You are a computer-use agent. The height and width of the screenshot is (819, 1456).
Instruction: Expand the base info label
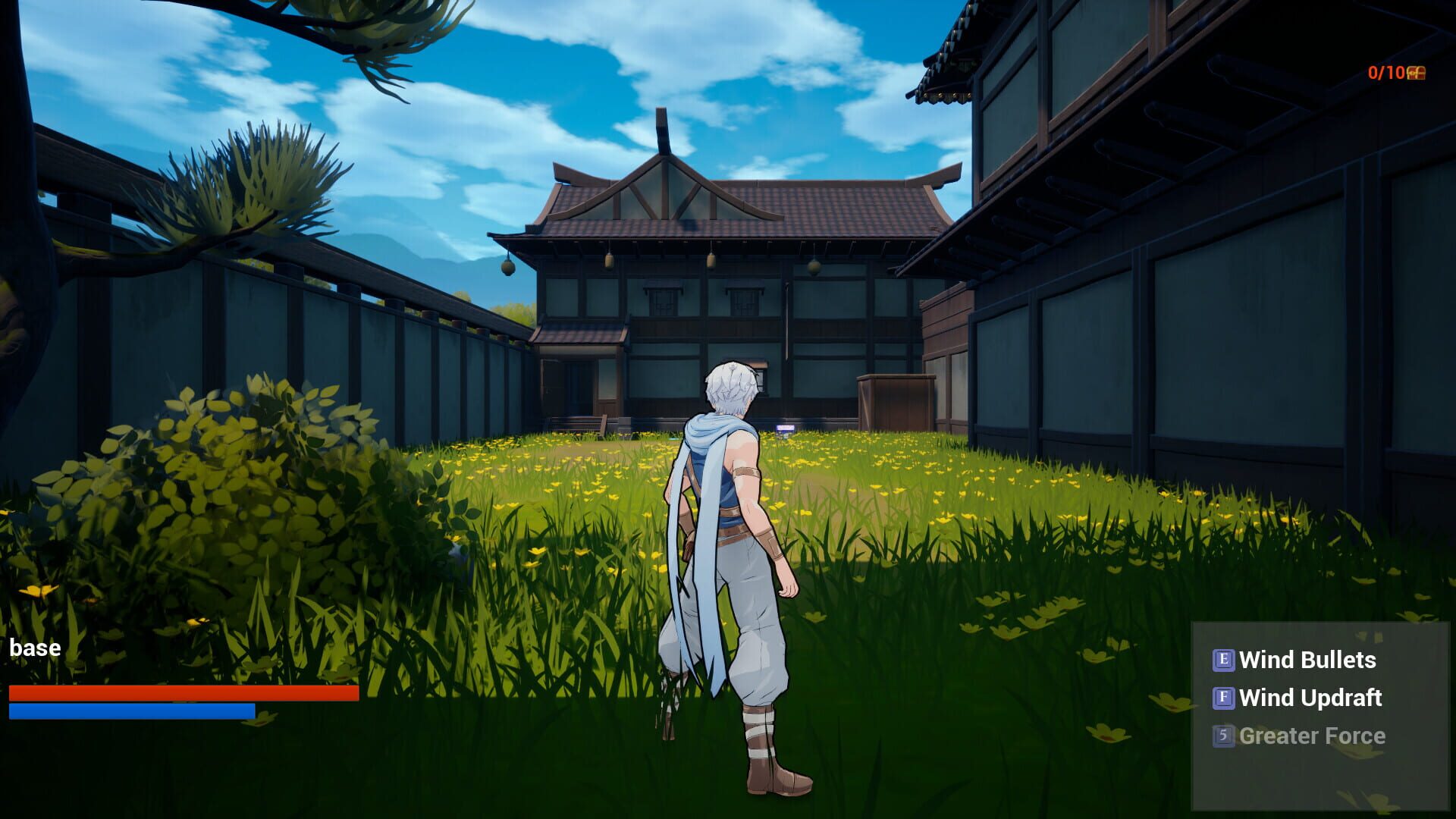(x=35, y=647)
